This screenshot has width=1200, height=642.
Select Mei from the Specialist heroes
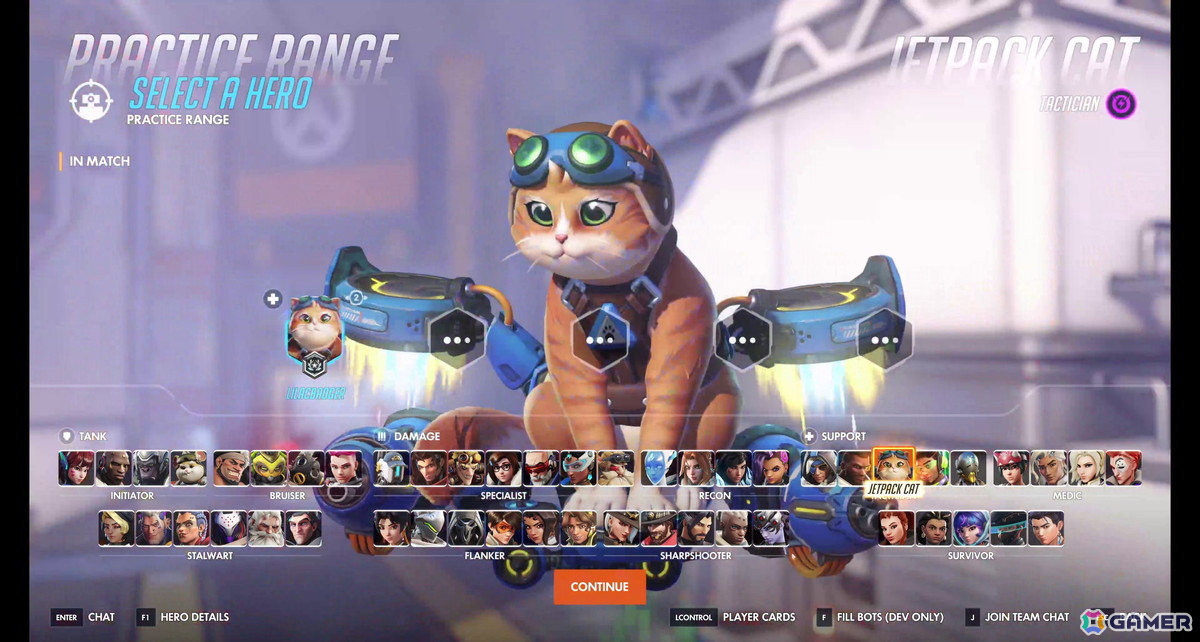coord(503,468)
